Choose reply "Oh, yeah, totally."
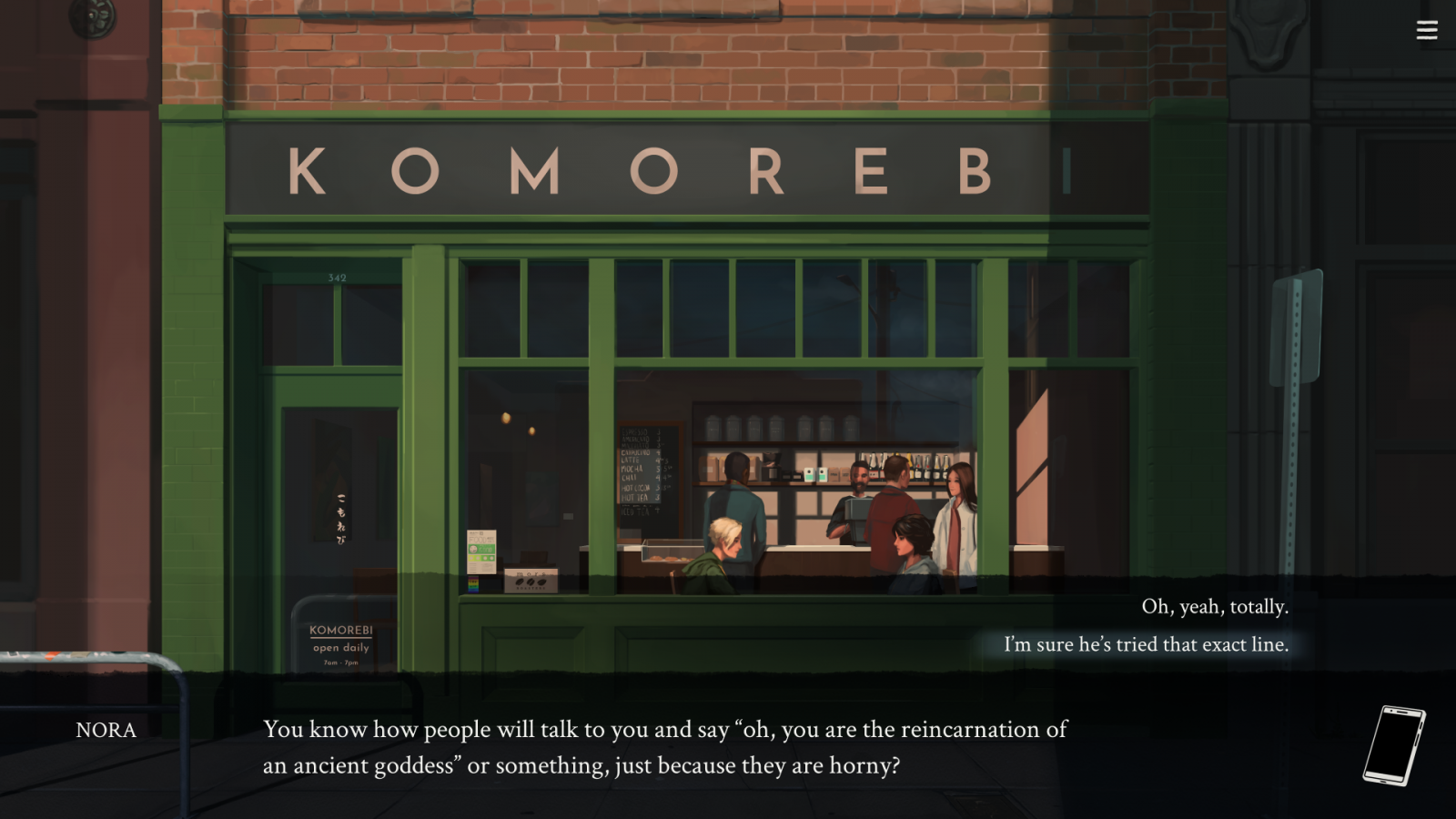Viewport: 1456px width, 819px height. (1214, 607)
